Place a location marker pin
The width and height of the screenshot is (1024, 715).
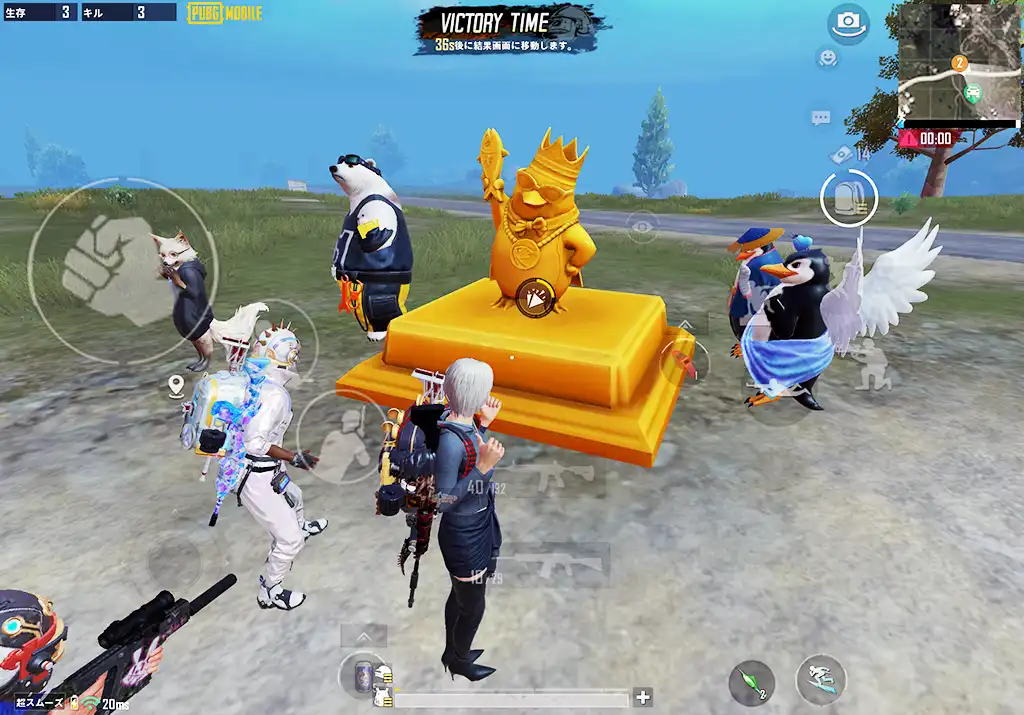(177, 384)
